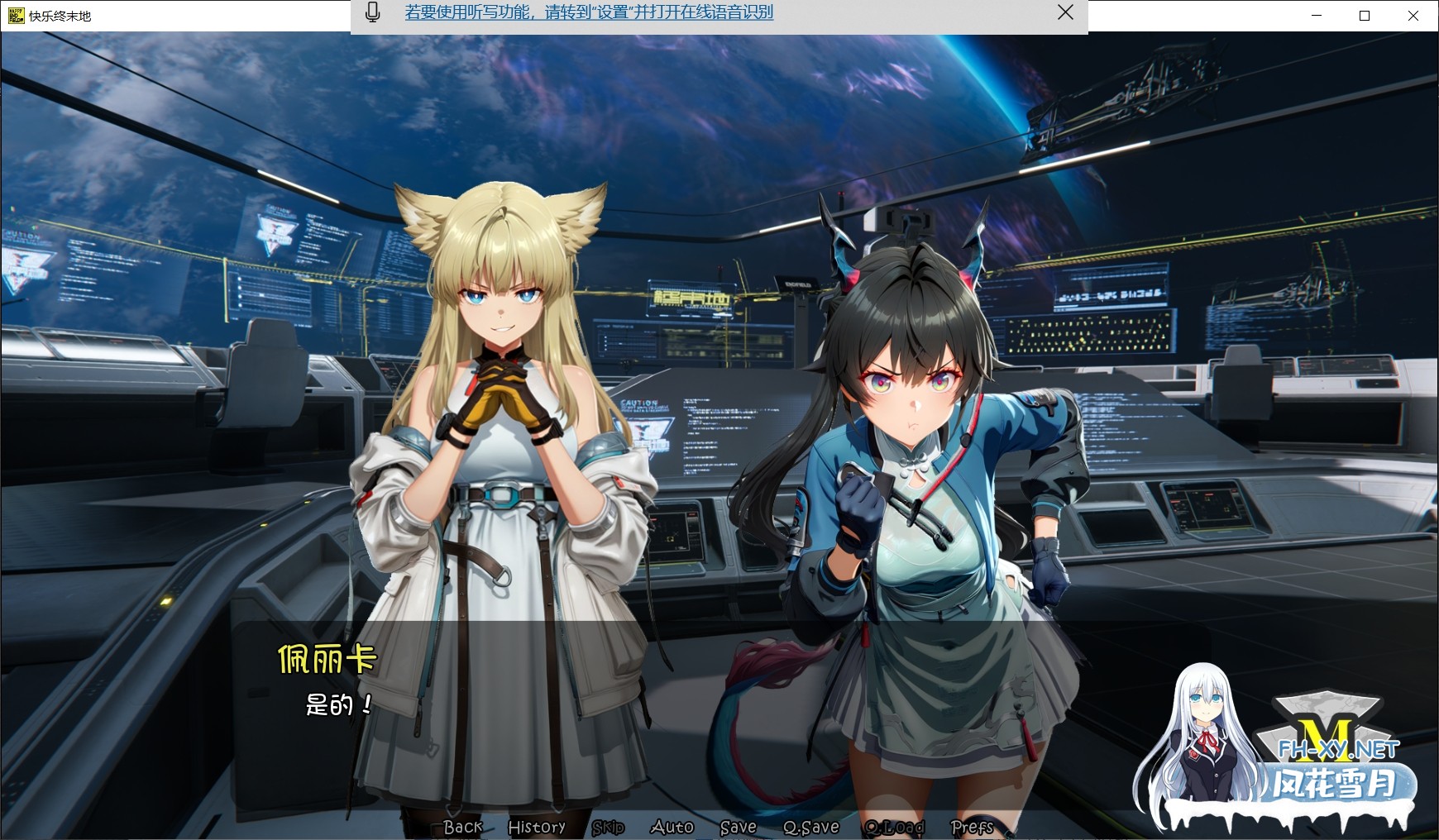Click Back to rewind dialogue

click(464, 827)
